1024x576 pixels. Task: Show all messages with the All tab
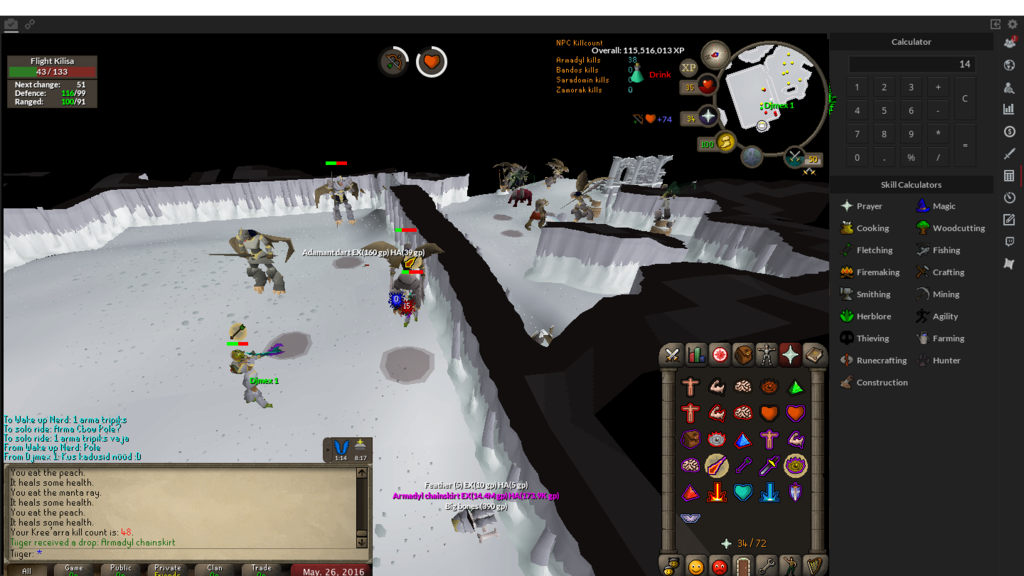click(x=27, y=569)
